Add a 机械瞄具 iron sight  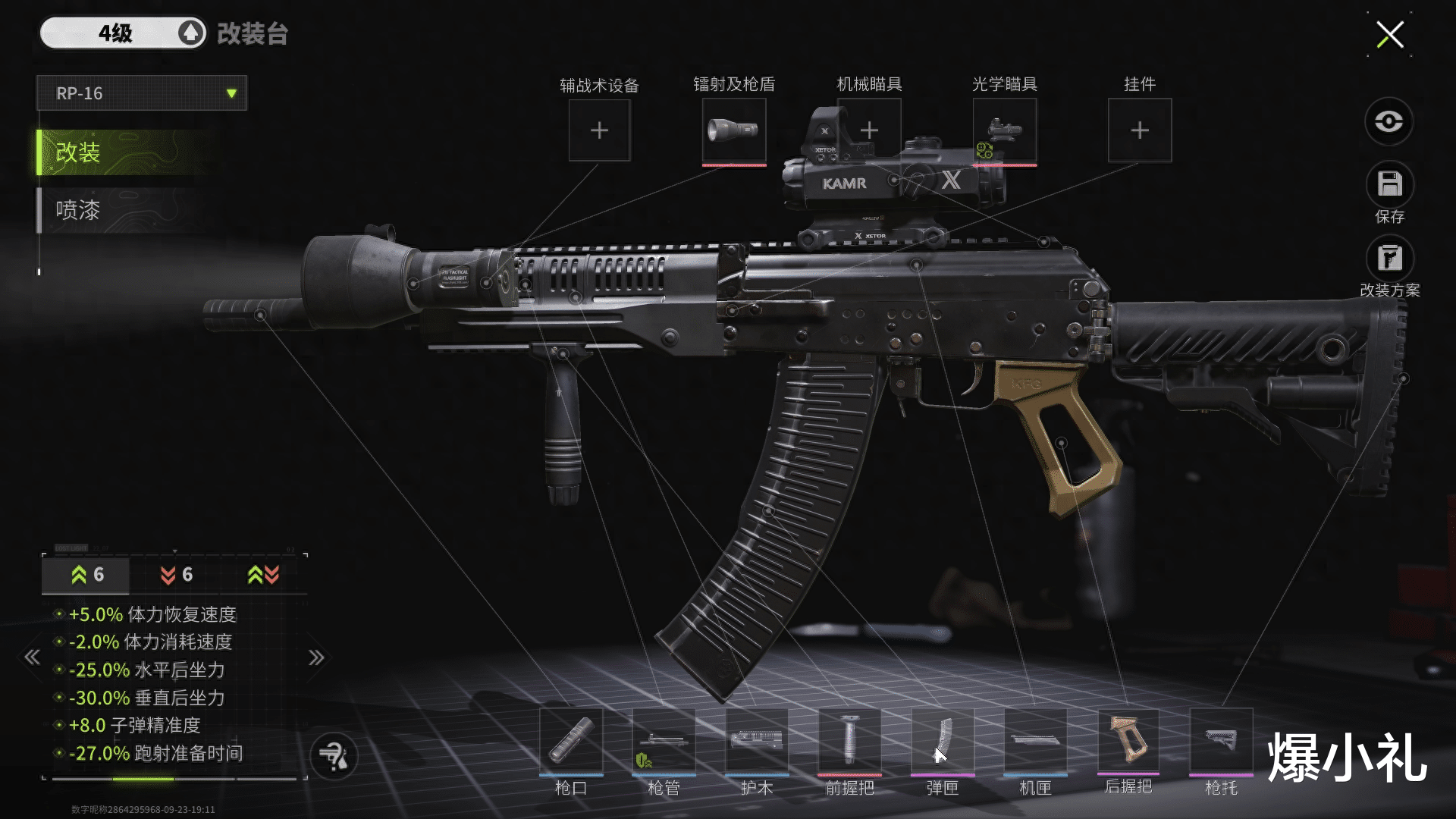coord(869,130)
